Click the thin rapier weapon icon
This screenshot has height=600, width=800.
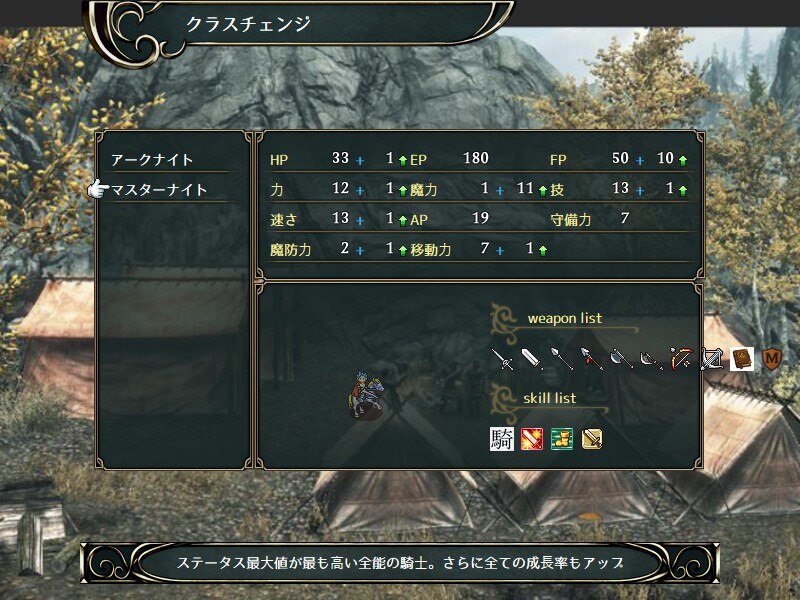(x=502, y=359)
